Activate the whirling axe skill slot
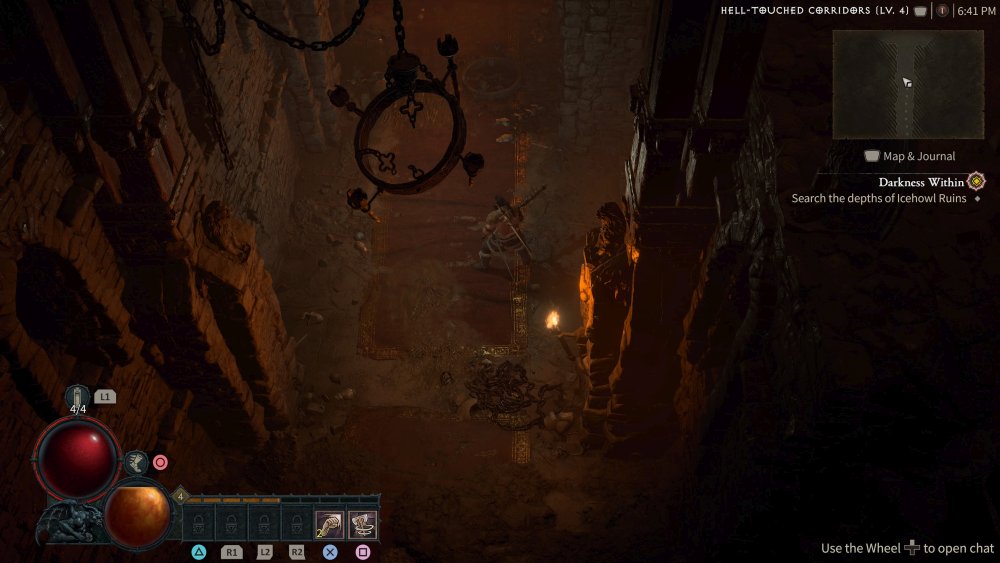 coord(362,524)
